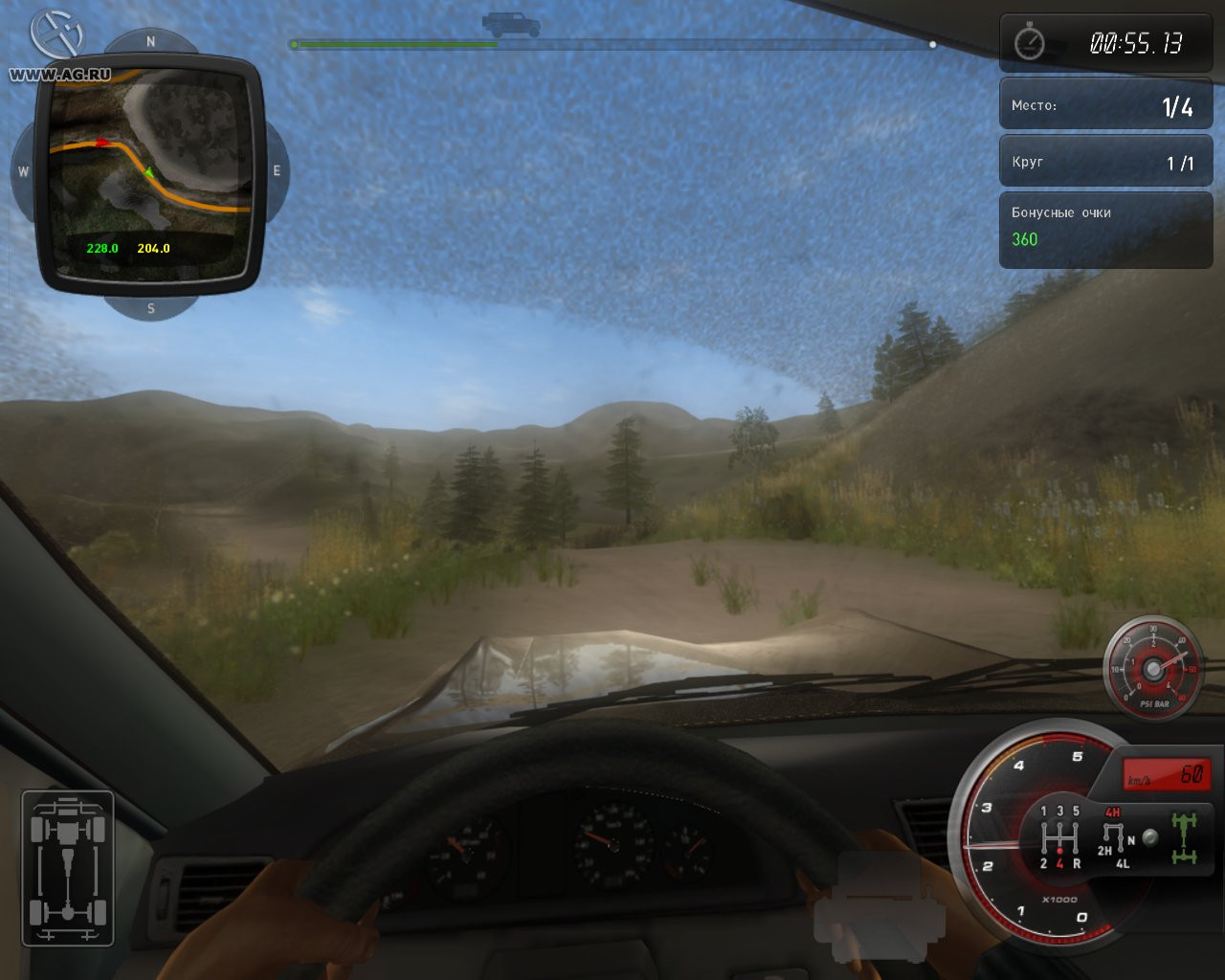Click the jeep icon on progress bar
This screenshot has height=980, width=1225.
tap(511, 24)
